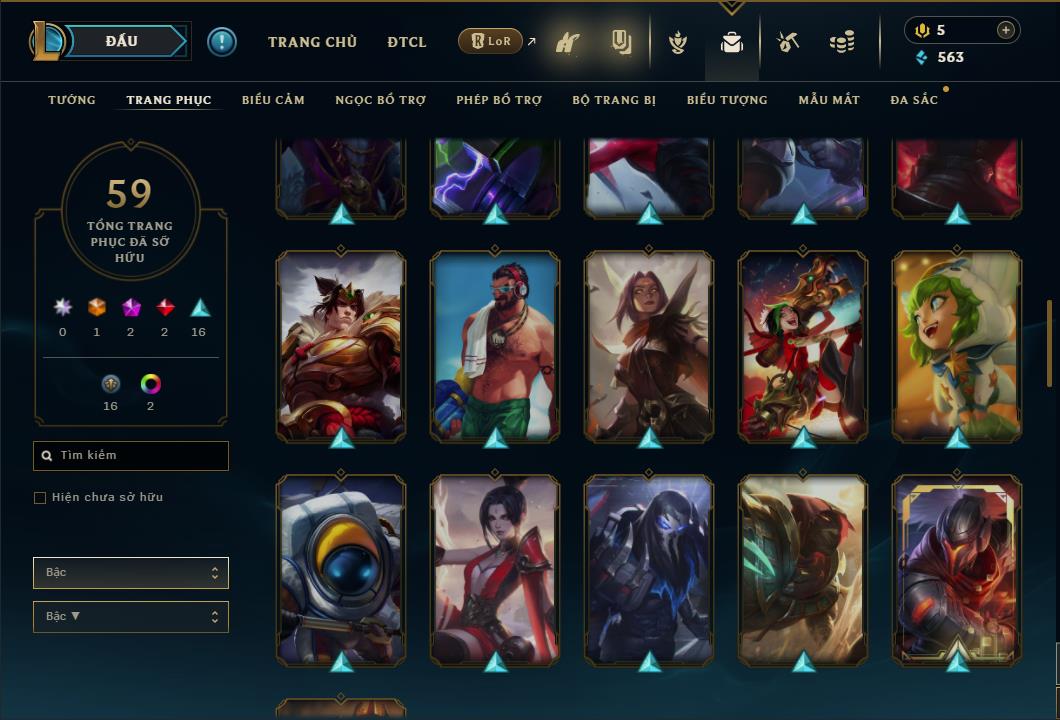Switch to the ĐA SẮC tab

coord(914,100)
